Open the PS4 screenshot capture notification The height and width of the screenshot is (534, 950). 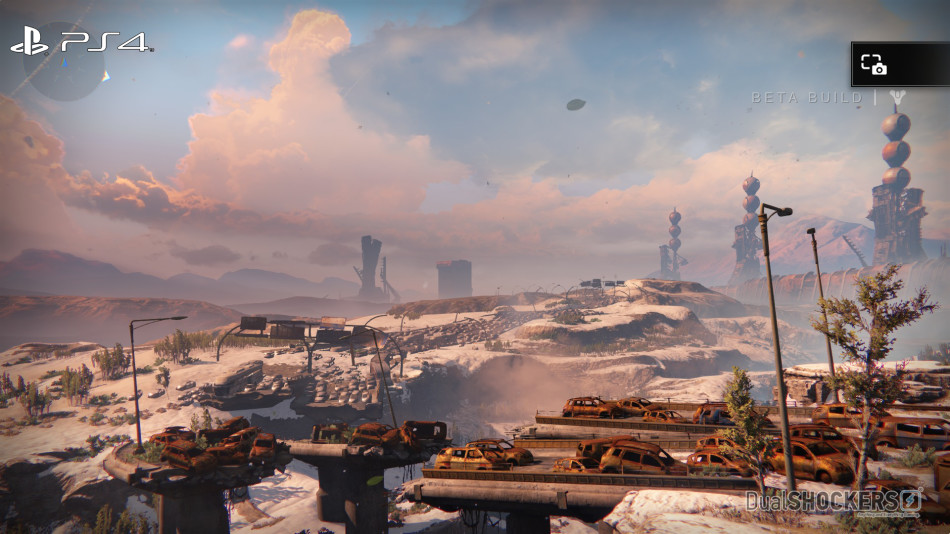[x=899, y=64]
